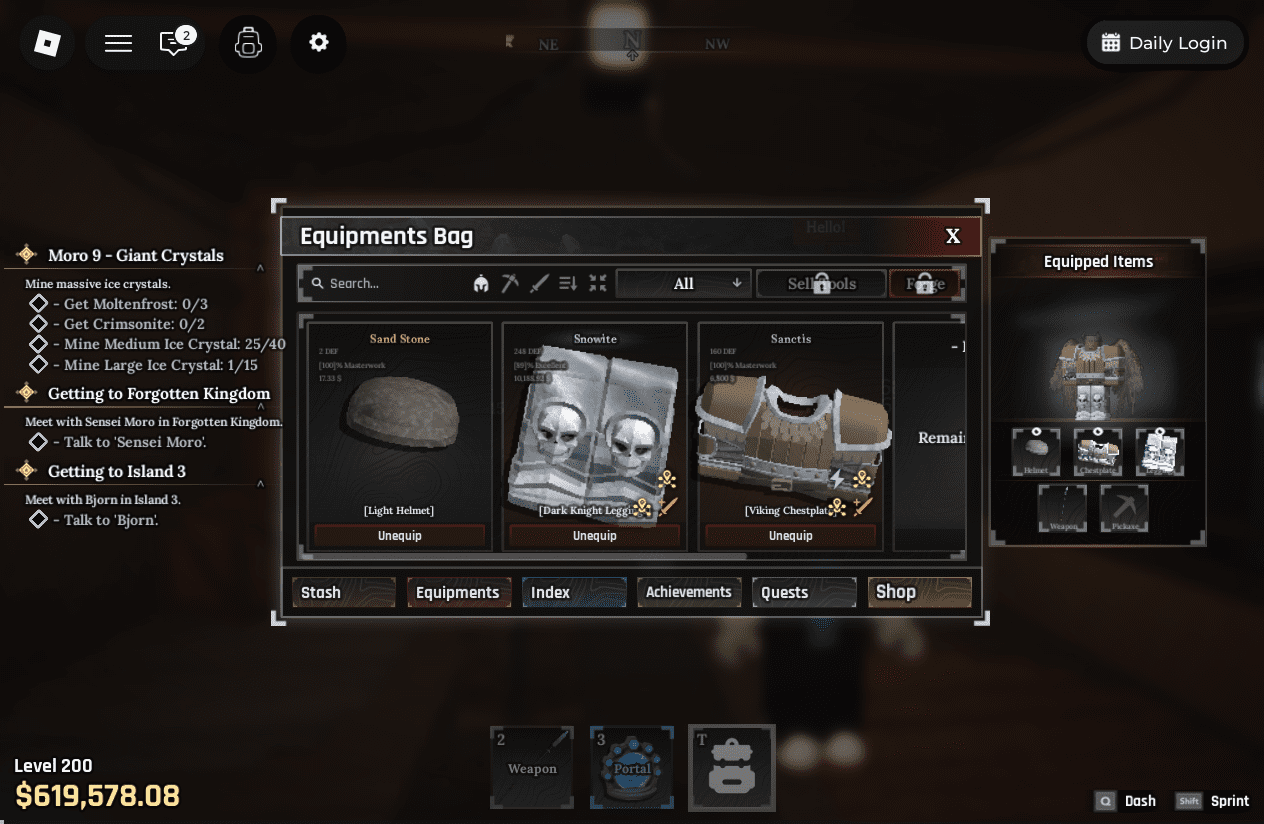Filter bag by sword weapon icon
The height and width of the screenshot is (824, 1264).
pyautogui.click(x=539, y=284)
